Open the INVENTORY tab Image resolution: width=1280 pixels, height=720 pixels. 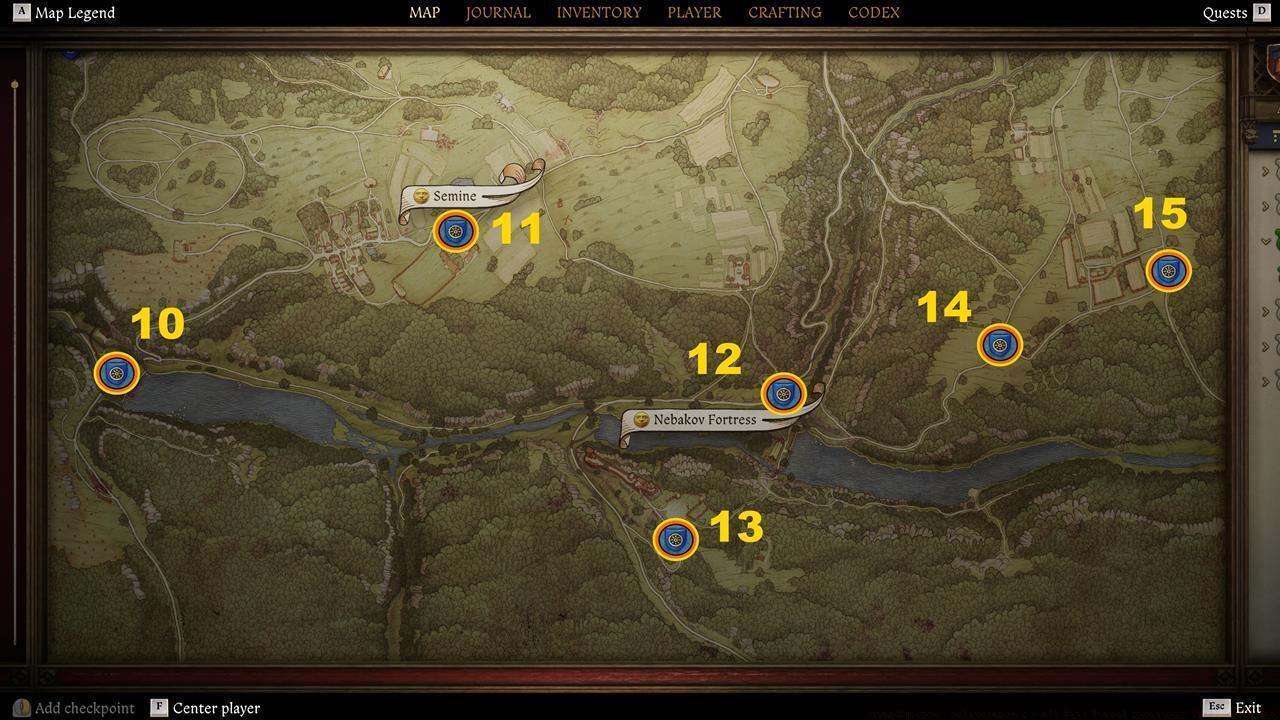pos(598,13)
